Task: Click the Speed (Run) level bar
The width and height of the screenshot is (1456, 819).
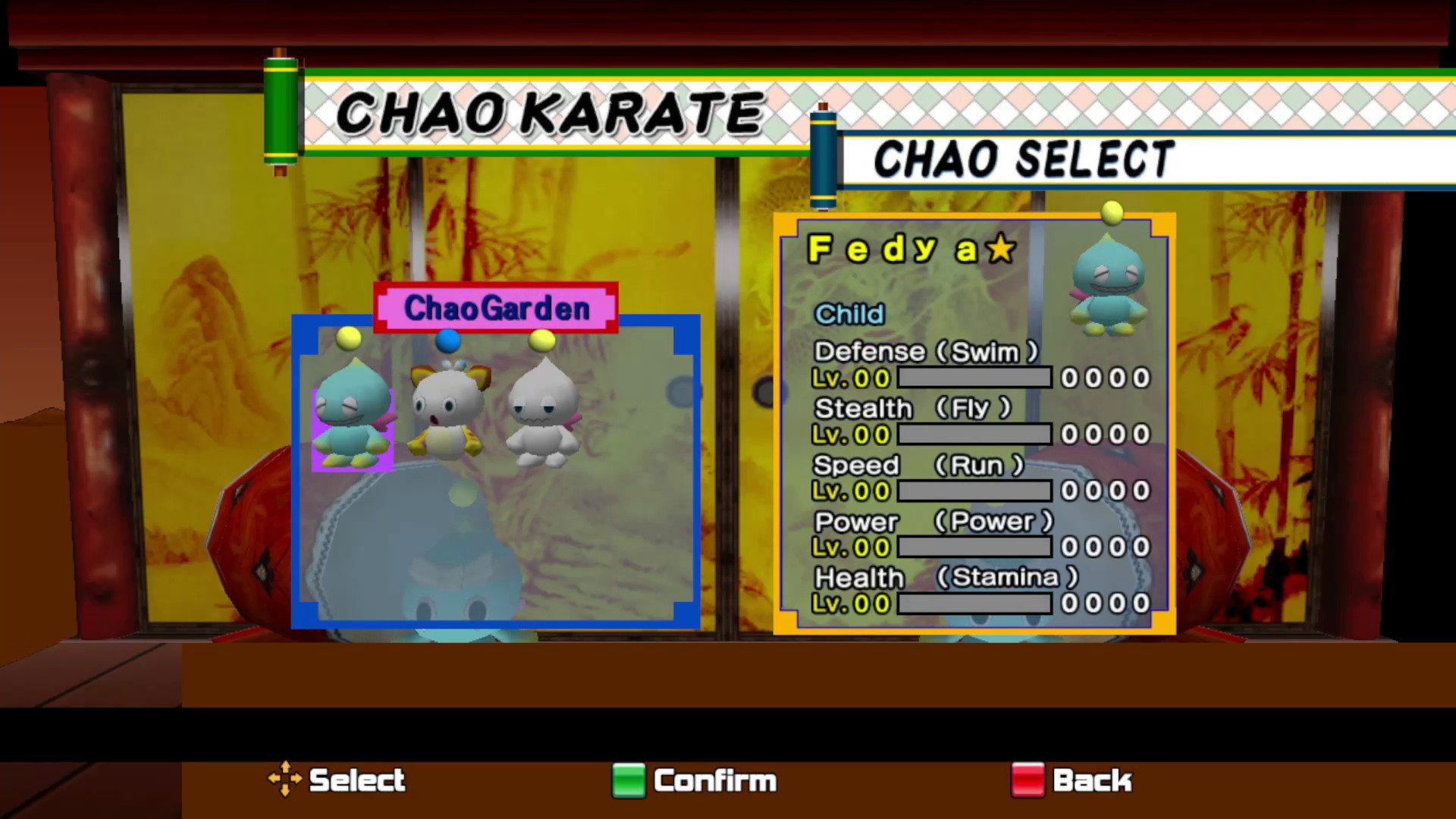Action: [973, 490]
